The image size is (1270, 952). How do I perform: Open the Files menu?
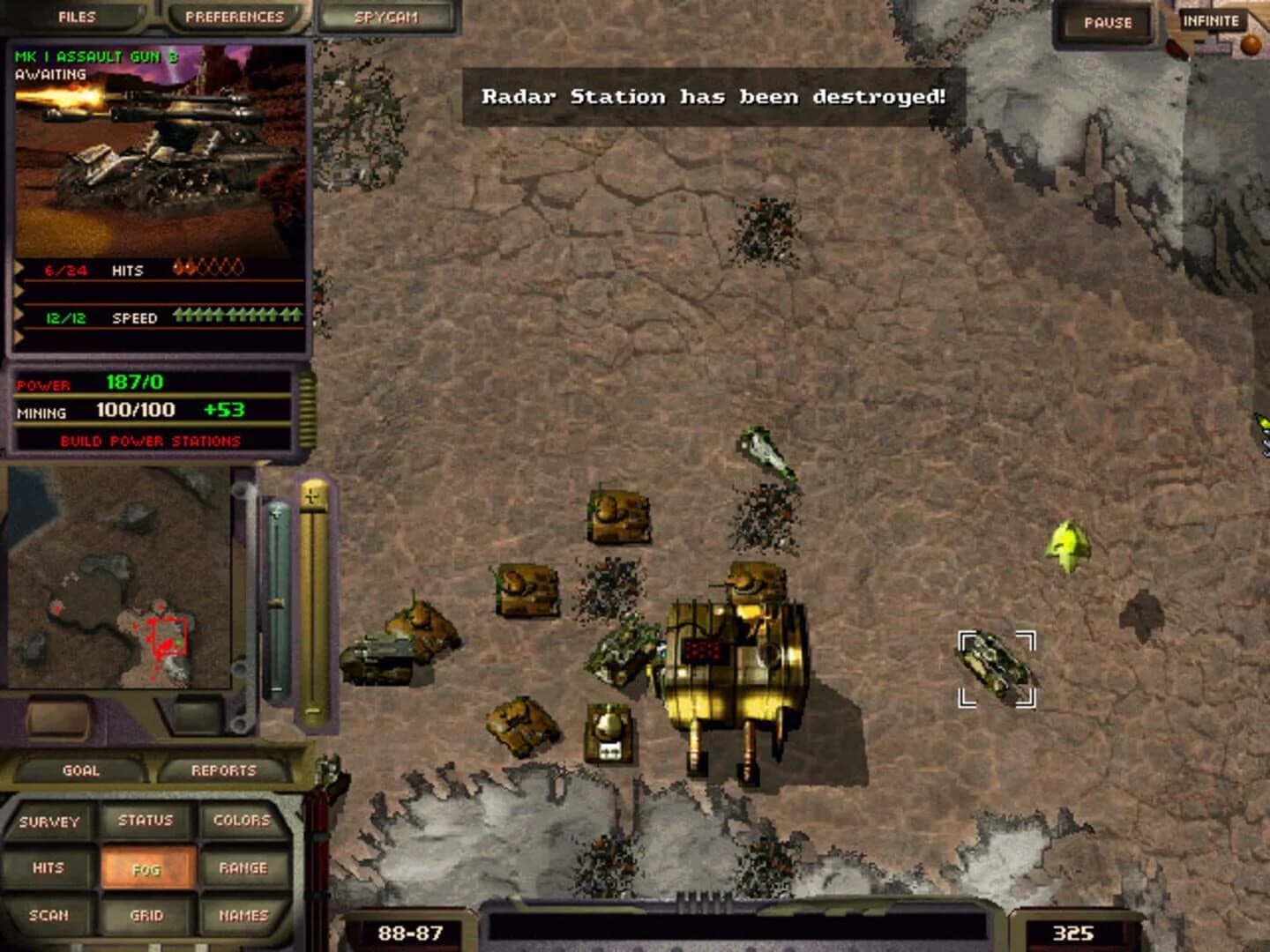77,16
